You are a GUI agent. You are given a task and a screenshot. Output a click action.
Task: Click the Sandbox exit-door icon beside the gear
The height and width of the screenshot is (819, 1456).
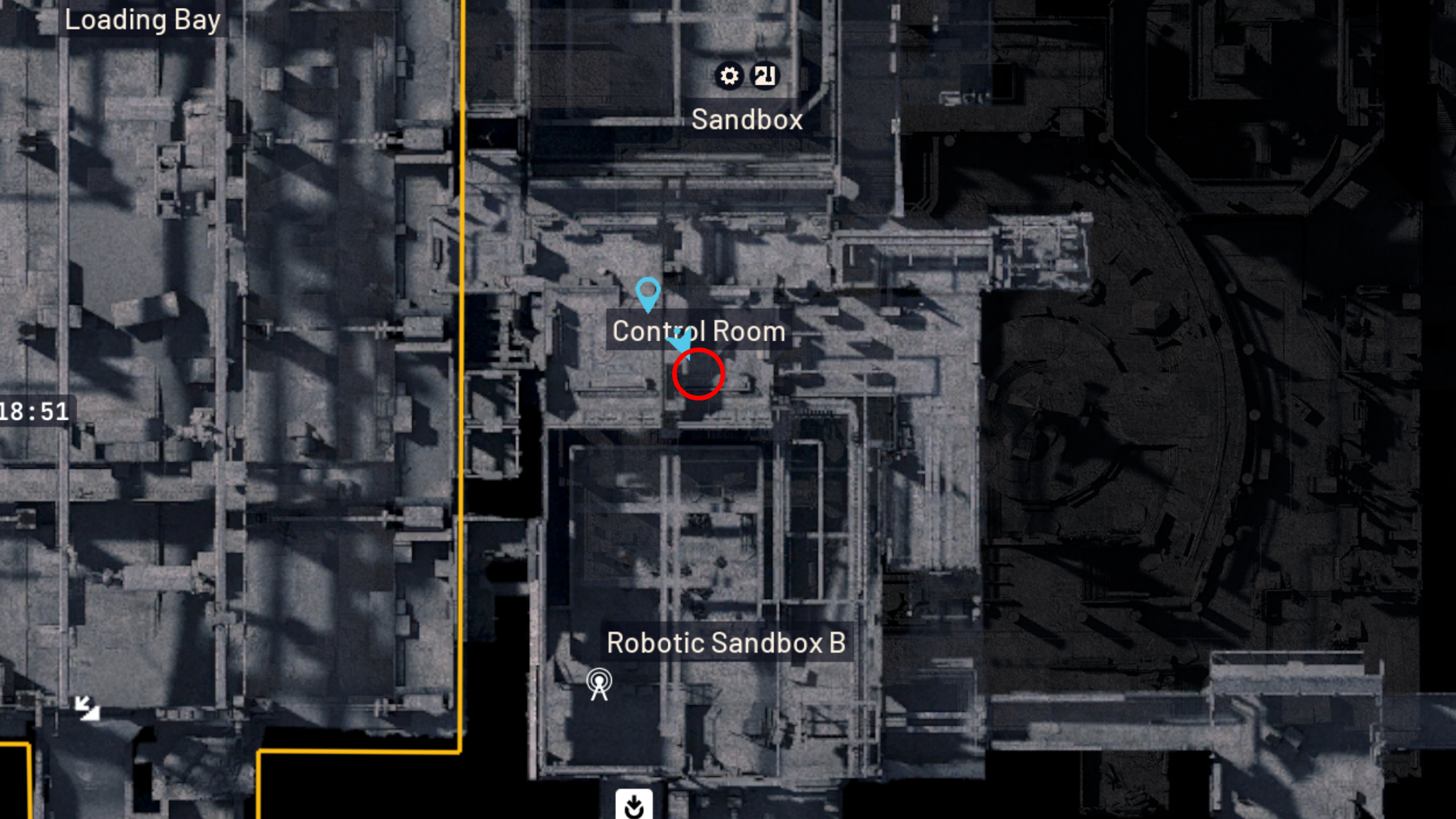[x=764, y=77]
